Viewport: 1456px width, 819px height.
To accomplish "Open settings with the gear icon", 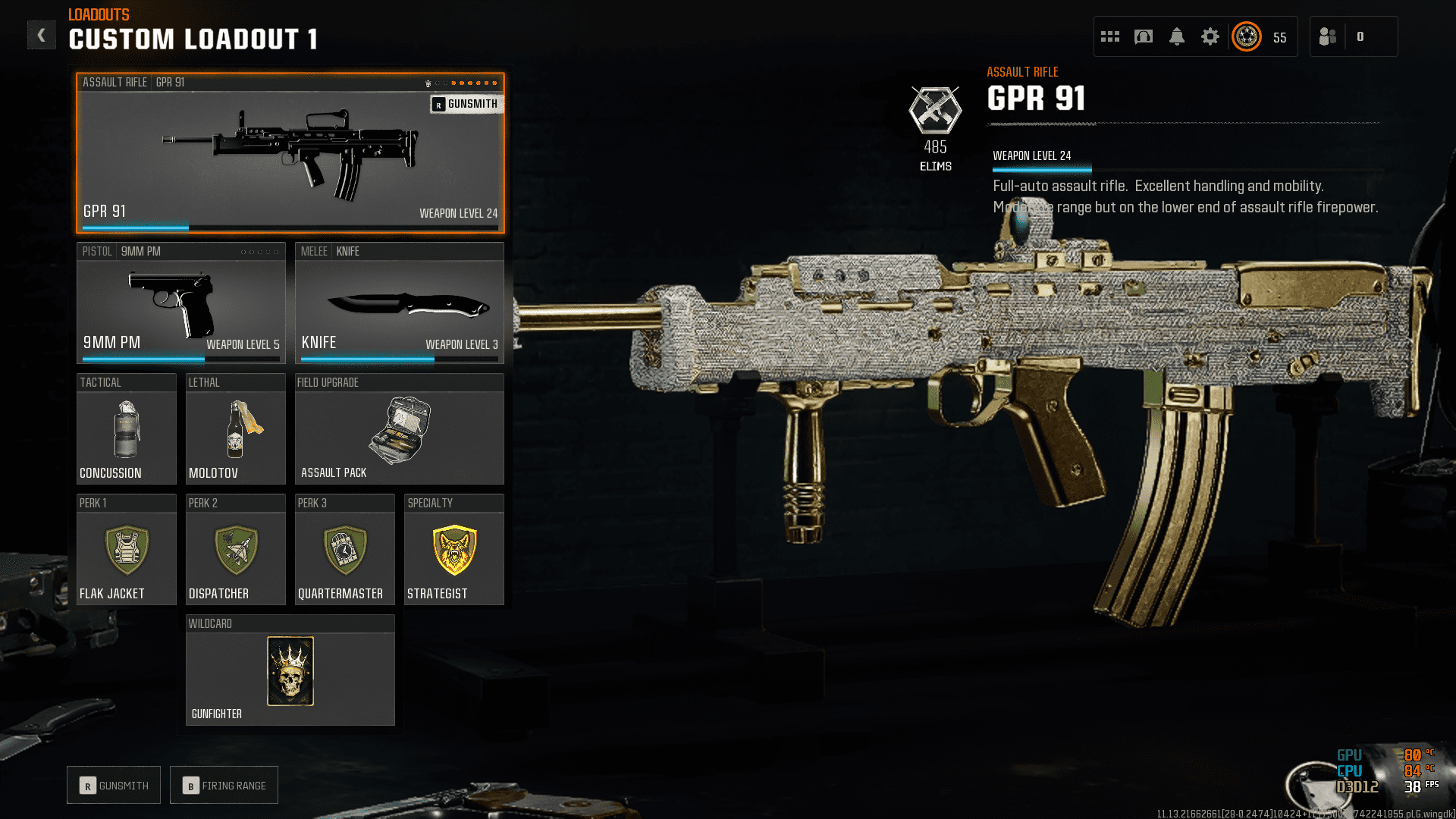I will [1210, 36].
